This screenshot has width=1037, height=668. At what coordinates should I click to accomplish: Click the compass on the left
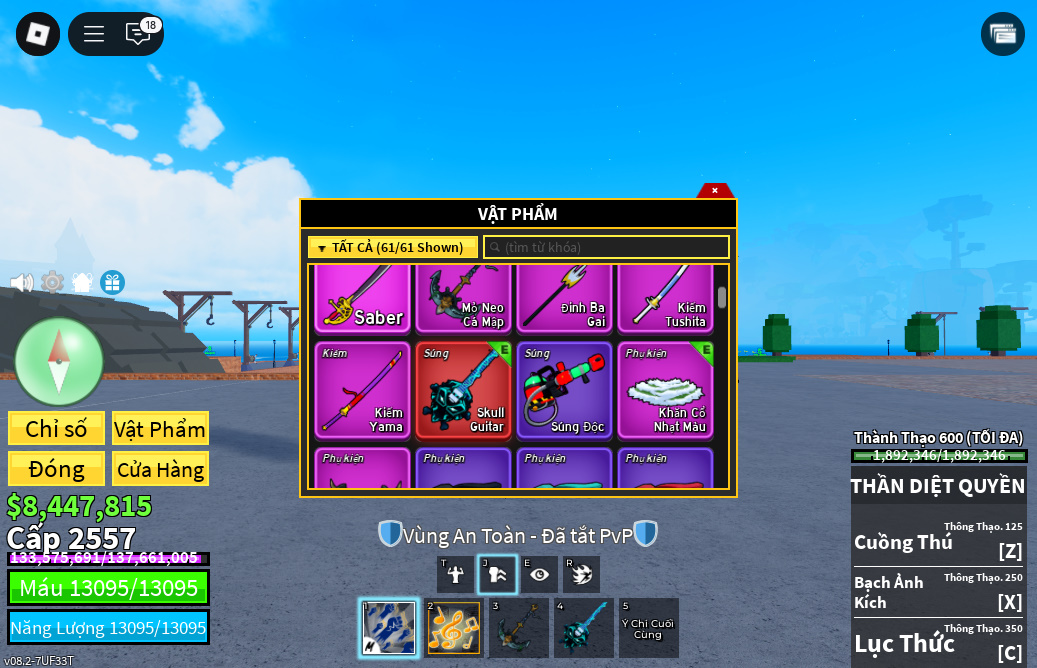pos(59,361)
